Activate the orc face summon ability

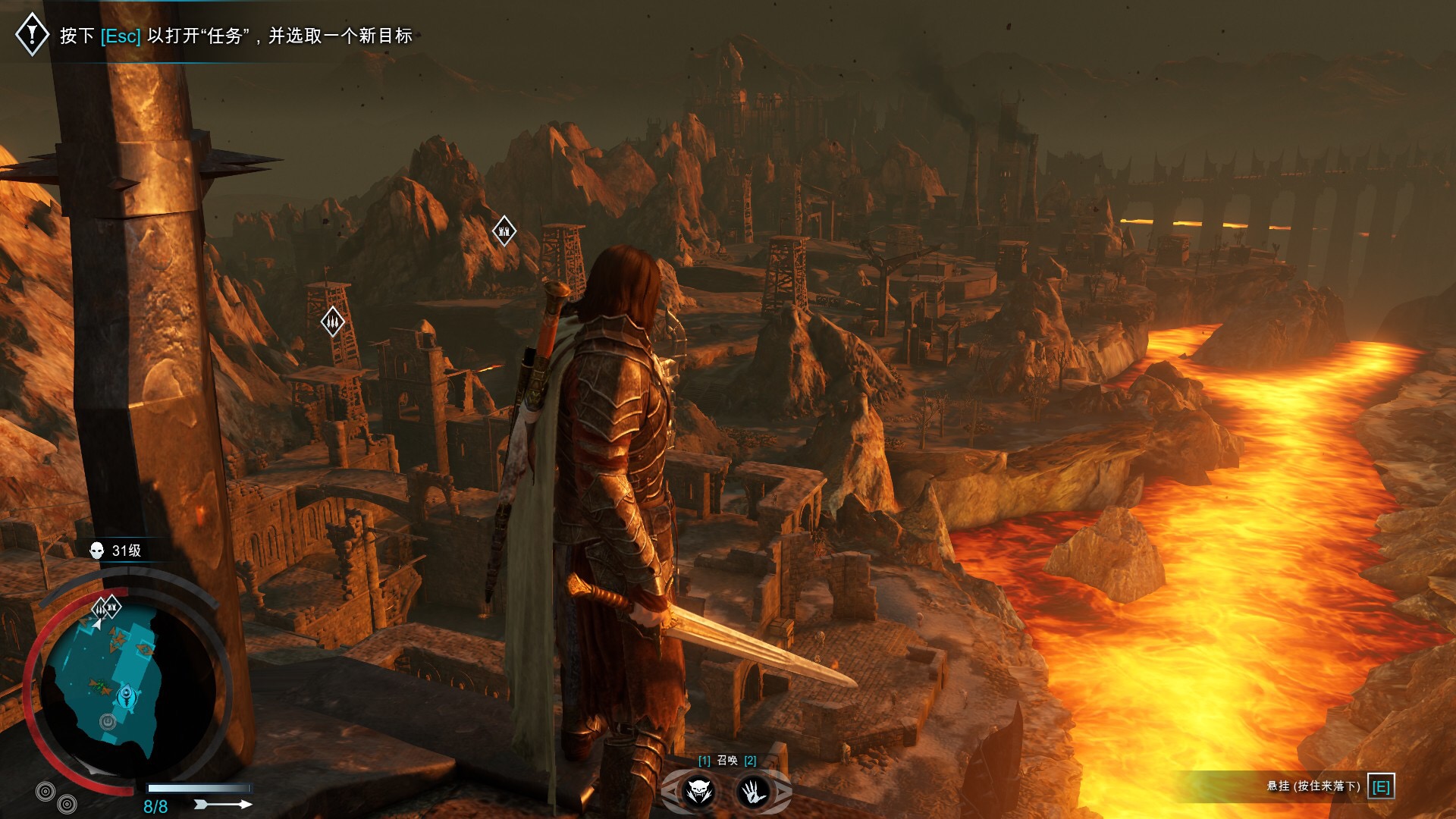pos(698,792)
